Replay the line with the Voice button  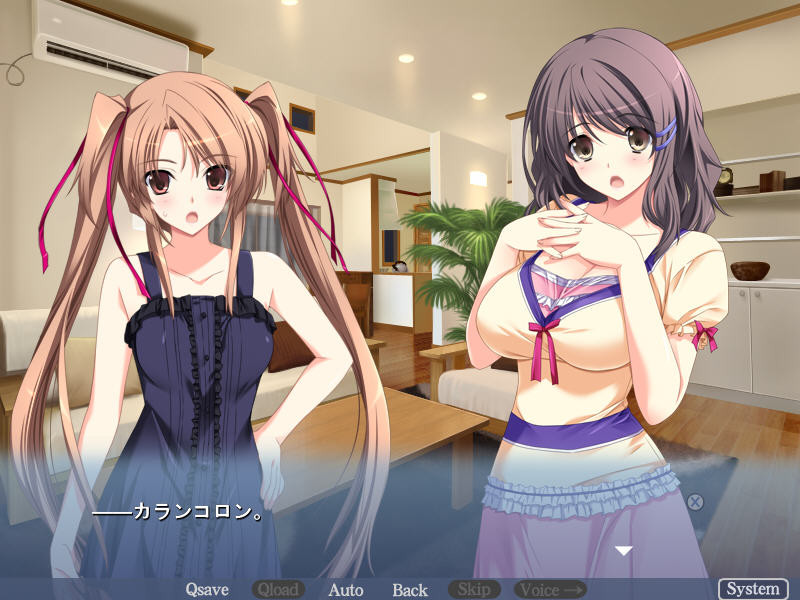click(549, 590)
